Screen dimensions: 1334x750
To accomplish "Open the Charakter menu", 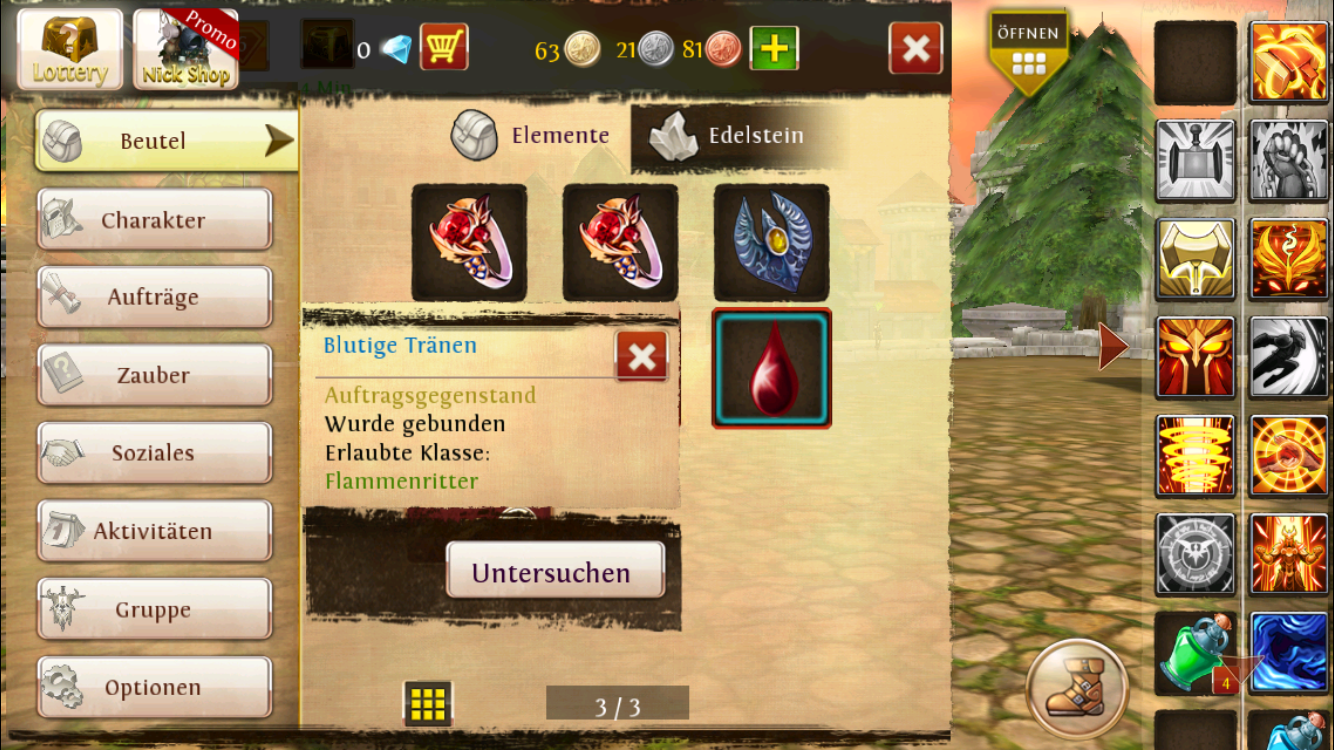I will 154,219.
